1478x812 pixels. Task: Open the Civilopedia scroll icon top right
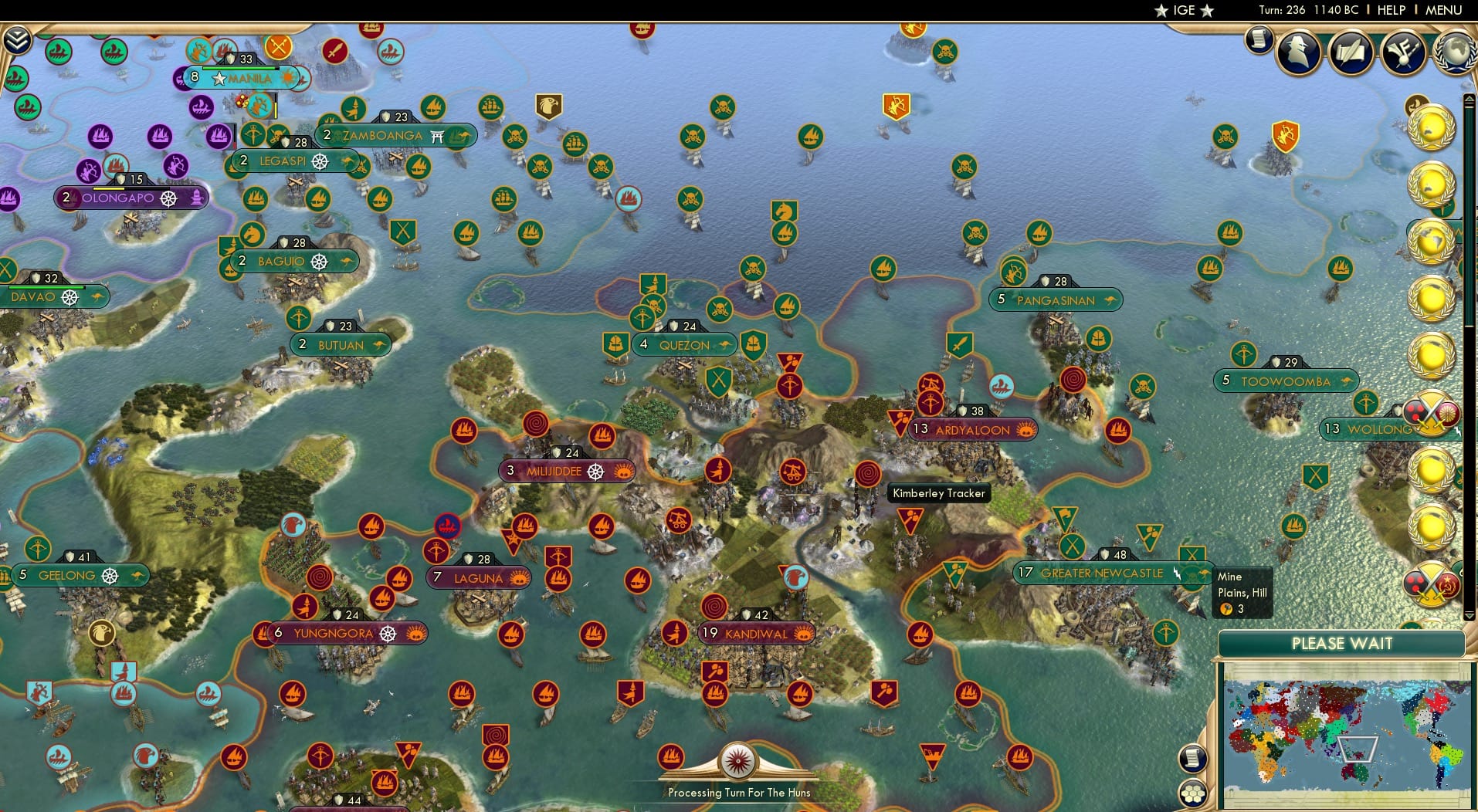1259,39
